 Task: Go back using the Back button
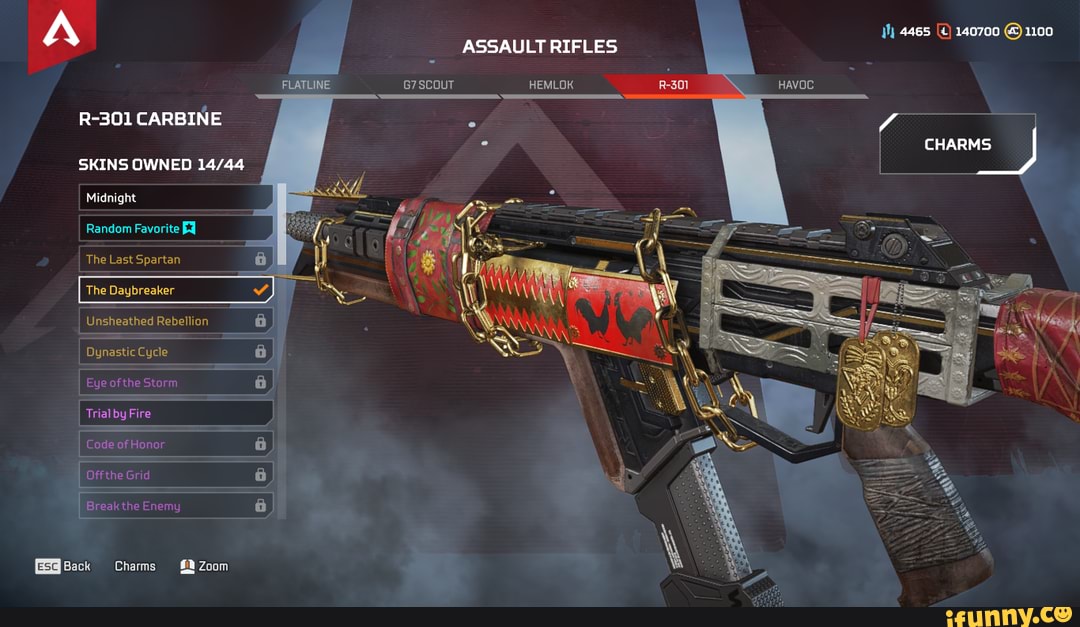[63, 566]
